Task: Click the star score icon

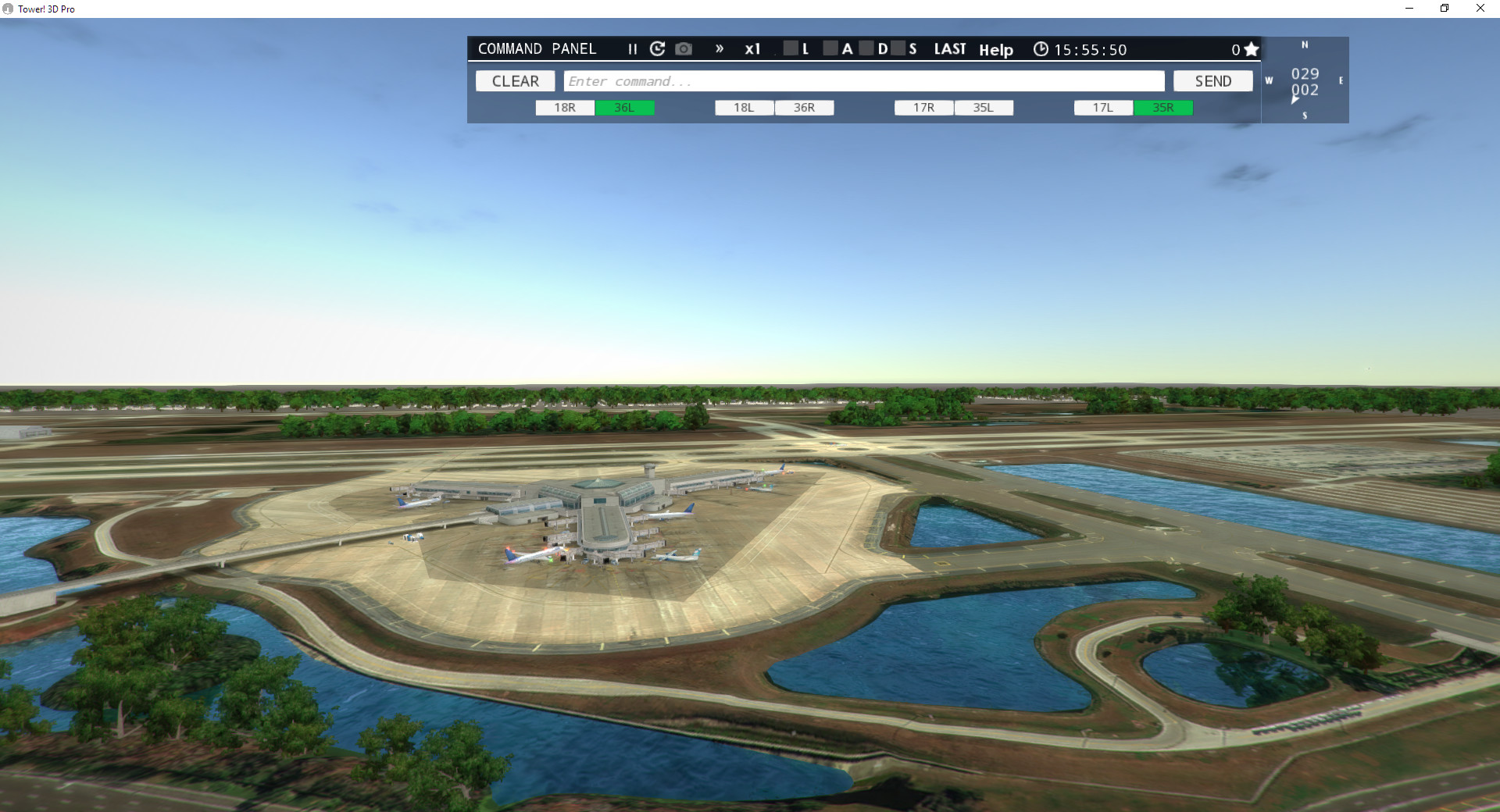Action: pyautogui.click(x=1251, y=48)
